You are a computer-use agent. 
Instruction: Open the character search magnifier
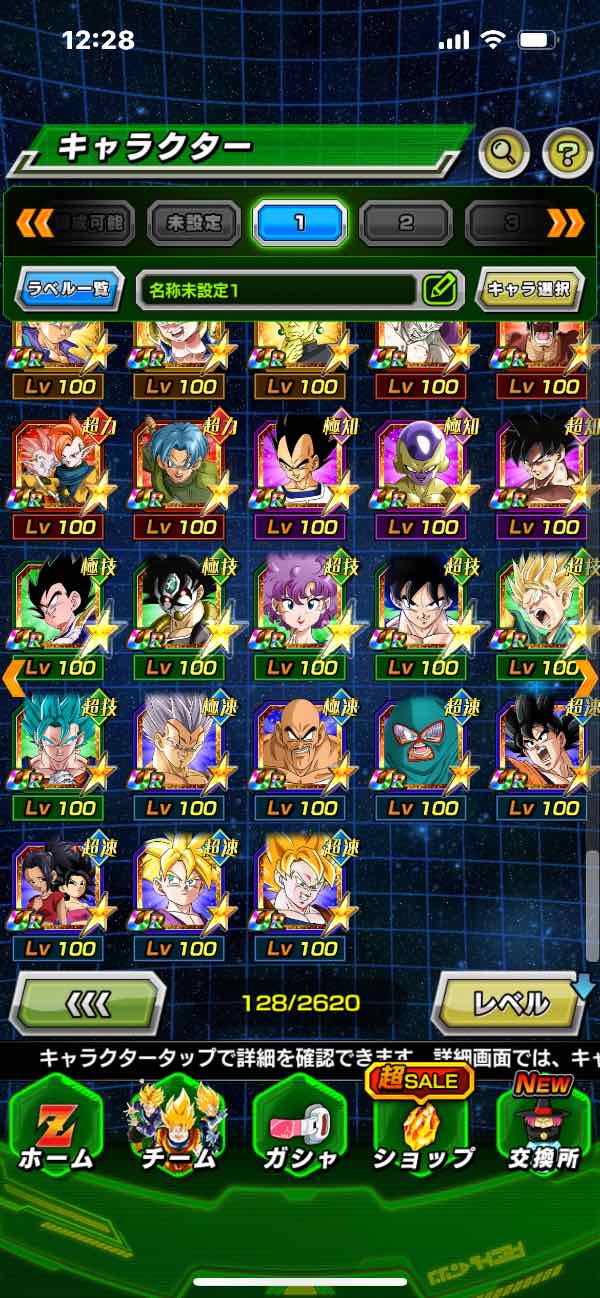click(504, 153)
